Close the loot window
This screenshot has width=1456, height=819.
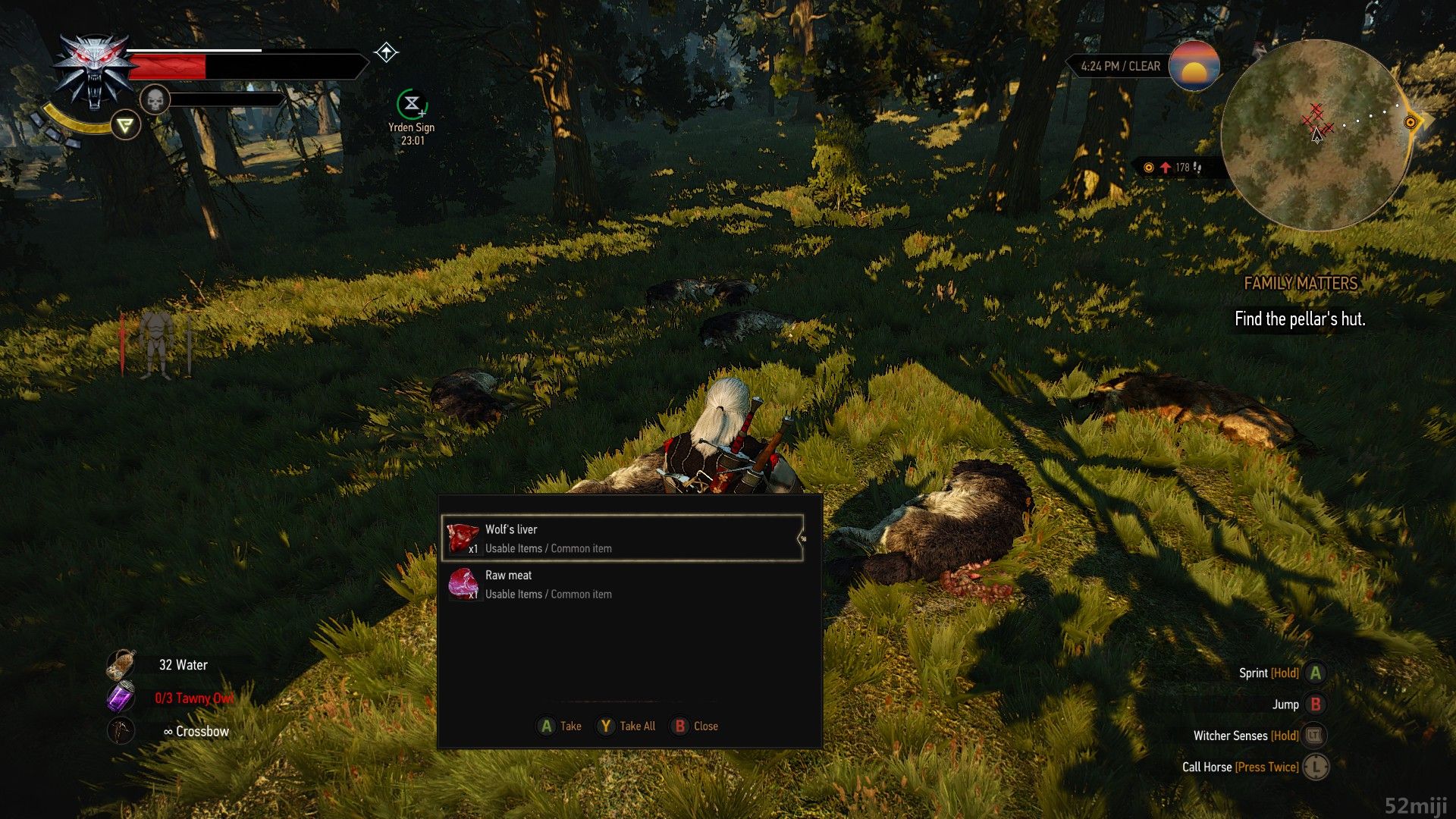[695, 726]
